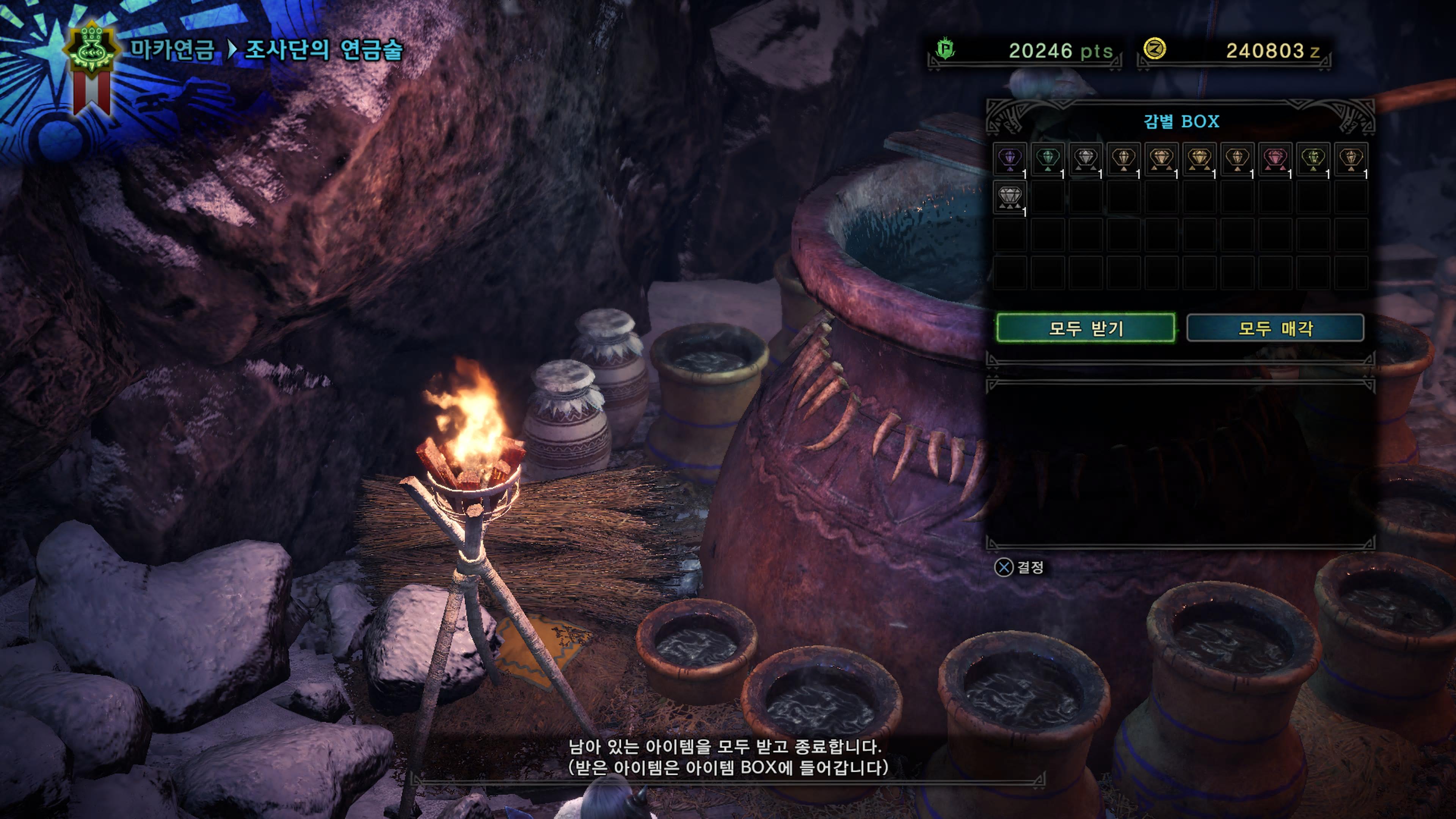
Task: Select the pink jewel slot
Action: tap(1275, 159)
